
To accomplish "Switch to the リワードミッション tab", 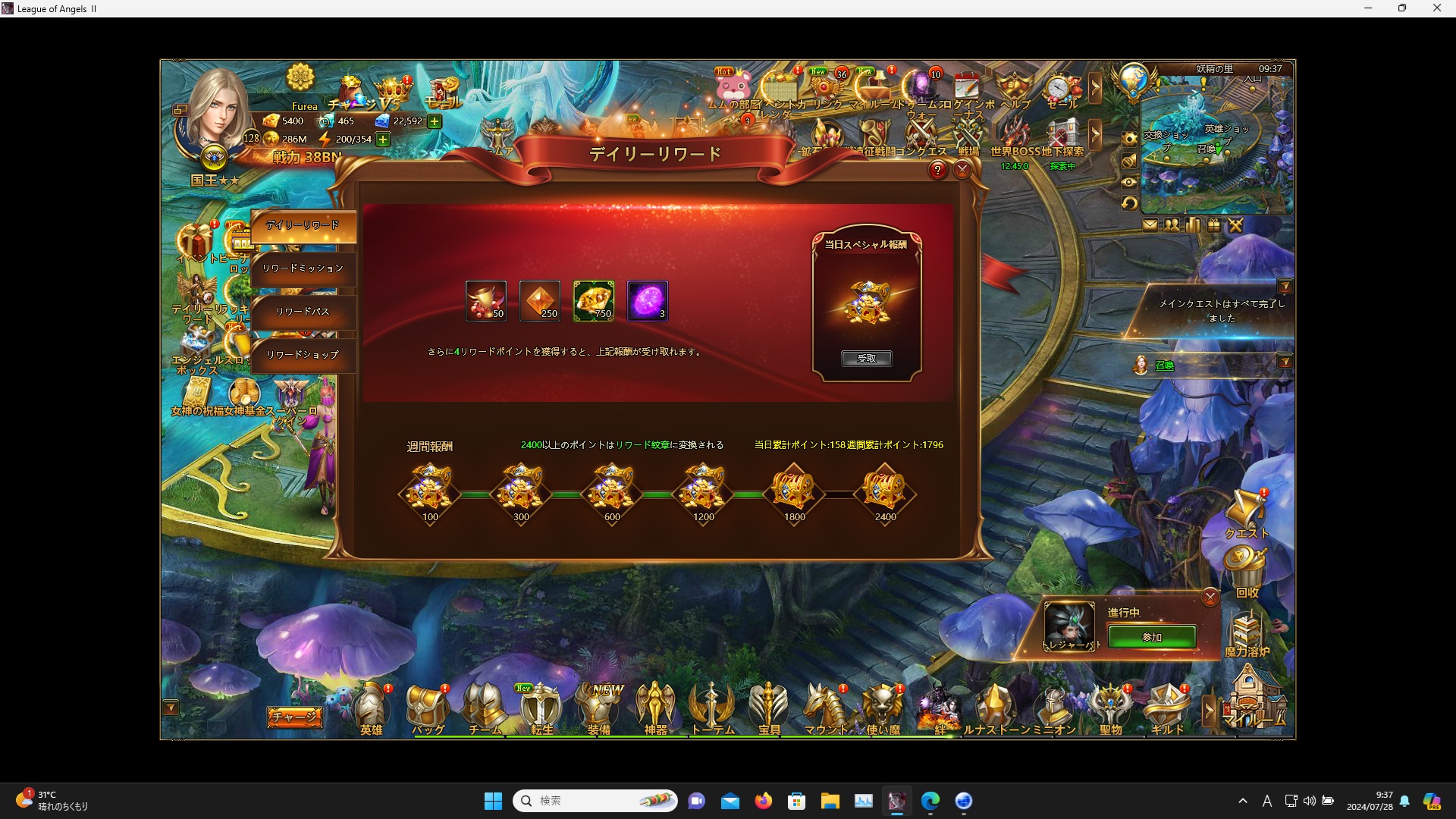I will pyautogui.click(x=303, y=268).
